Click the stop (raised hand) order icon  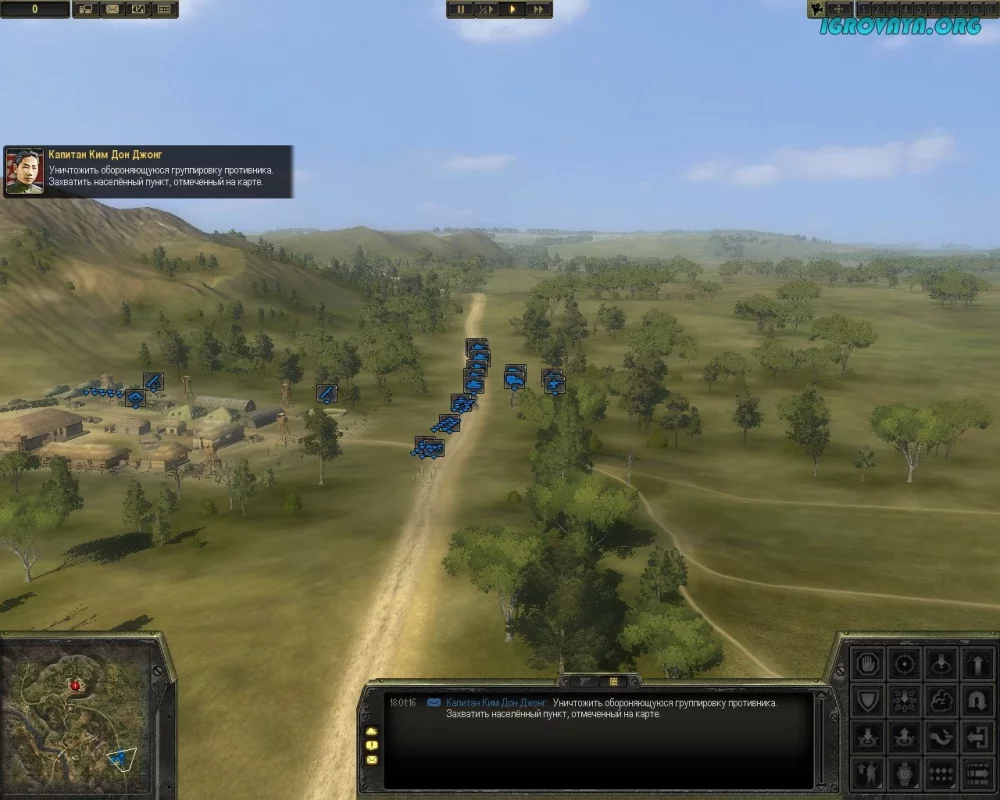tap(868, 663)
